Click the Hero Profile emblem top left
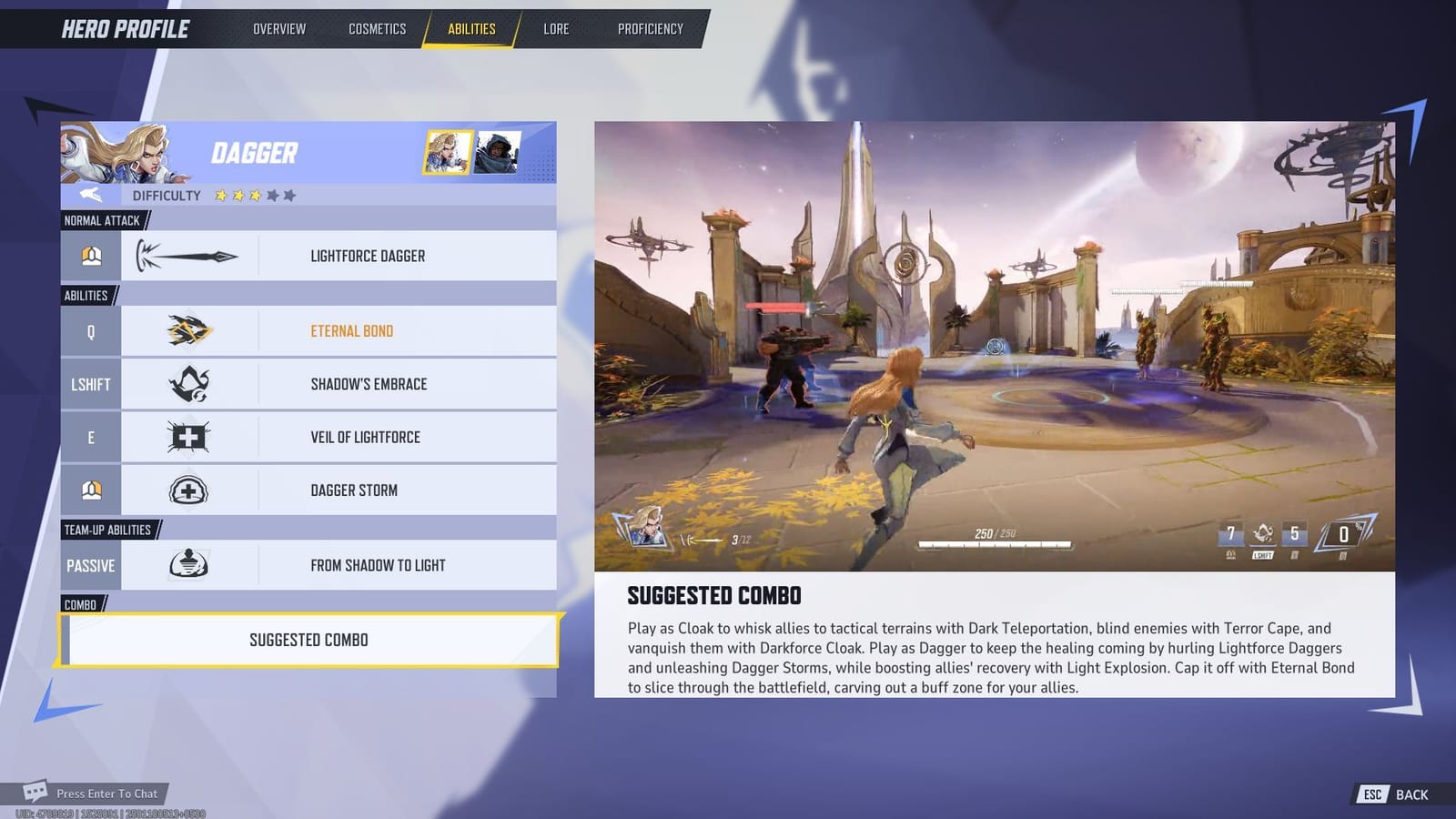Viewport: 1456px width, 819px height. coord(123,28)
